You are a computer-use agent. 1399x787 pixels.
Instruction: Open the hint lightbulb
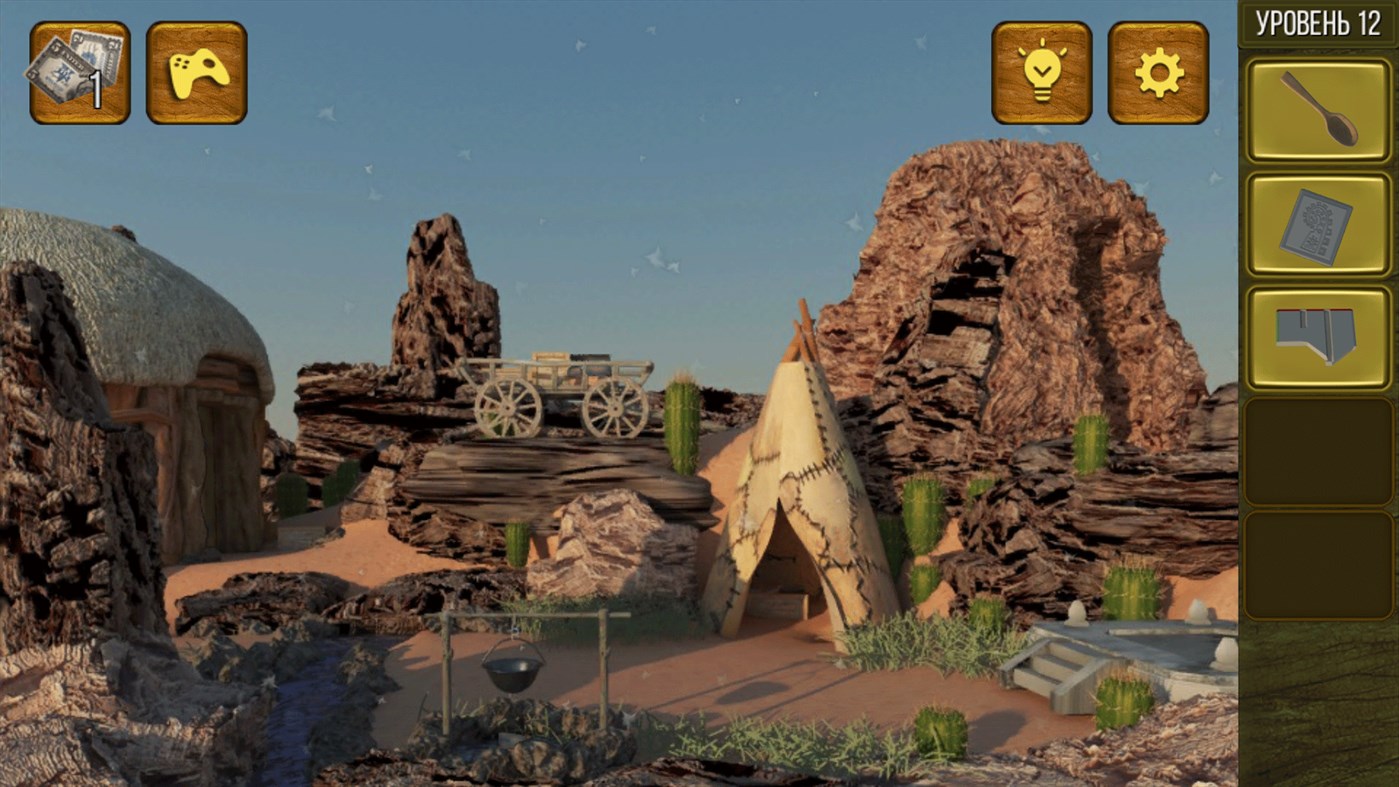coord(1040,68)
